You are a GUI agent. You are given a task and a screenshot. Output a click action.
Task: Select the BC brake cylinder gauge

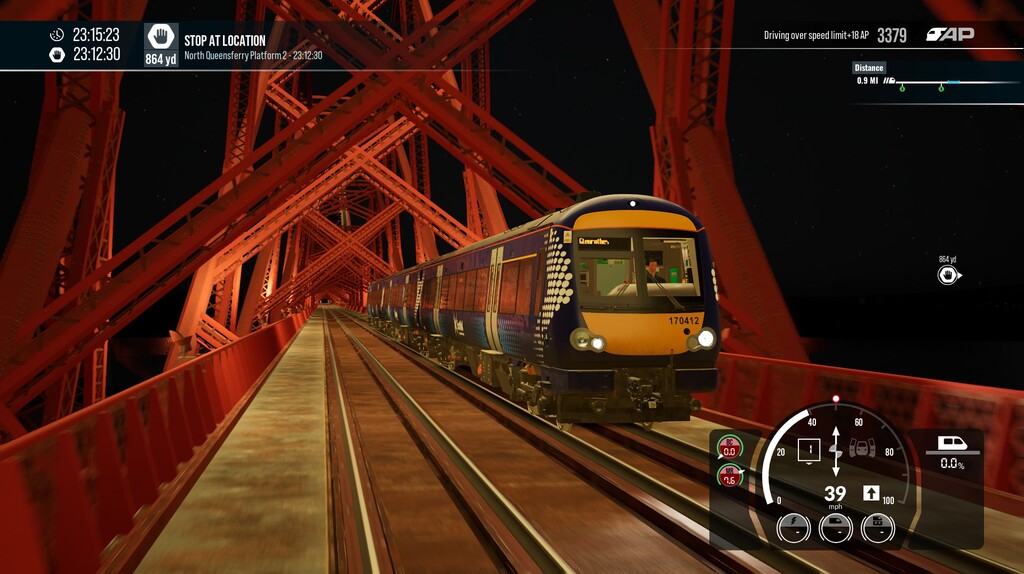[x=729, y=446]
